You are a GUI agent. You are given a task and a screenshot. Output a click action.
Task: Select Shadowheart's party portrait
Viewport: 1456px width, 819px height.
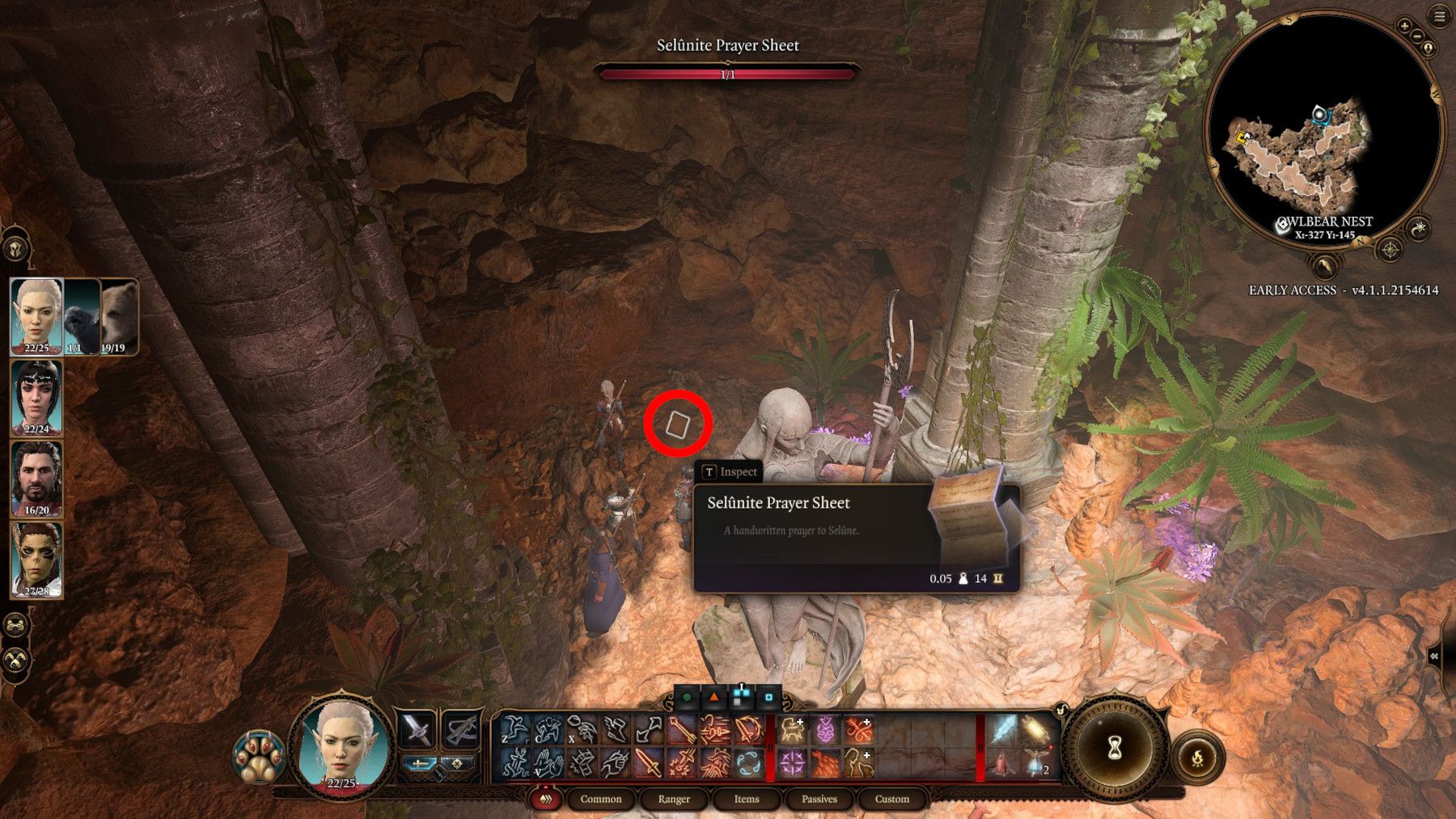point(36,397)
